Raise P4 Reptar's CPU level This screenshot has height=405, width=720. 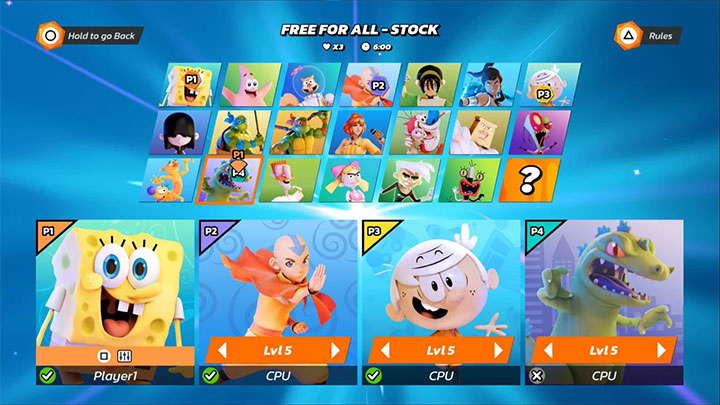coord(664,351)
